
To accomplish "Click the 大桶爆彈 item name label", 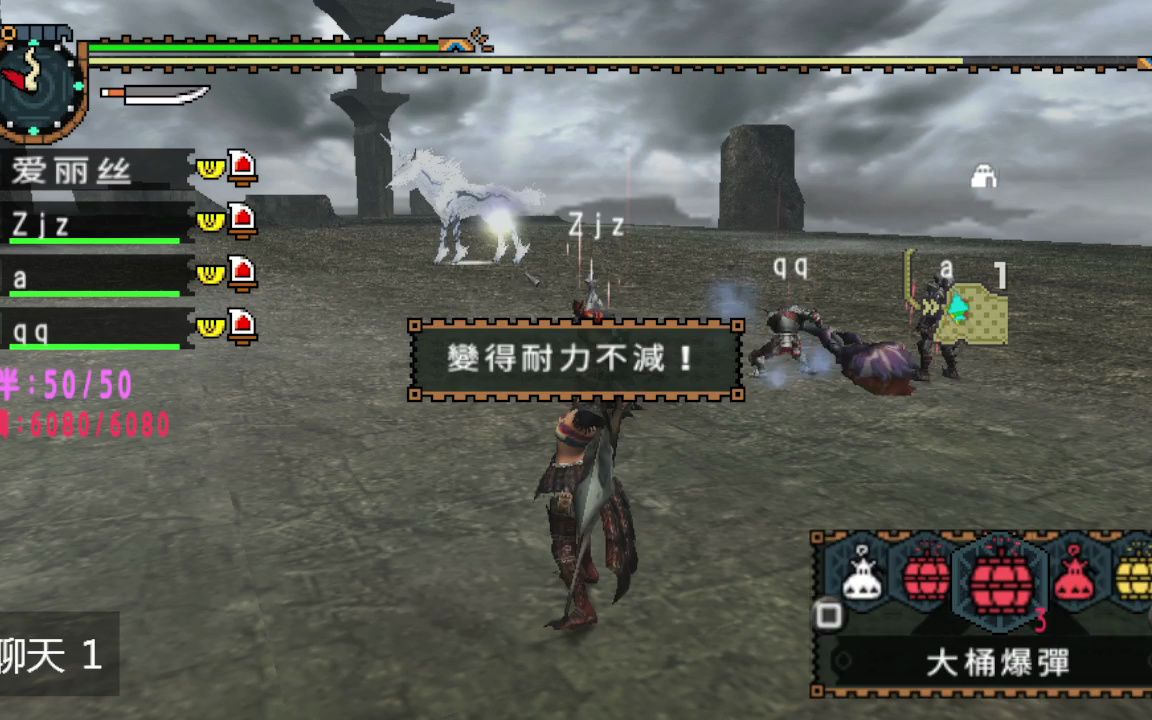I will coord(997,662).
